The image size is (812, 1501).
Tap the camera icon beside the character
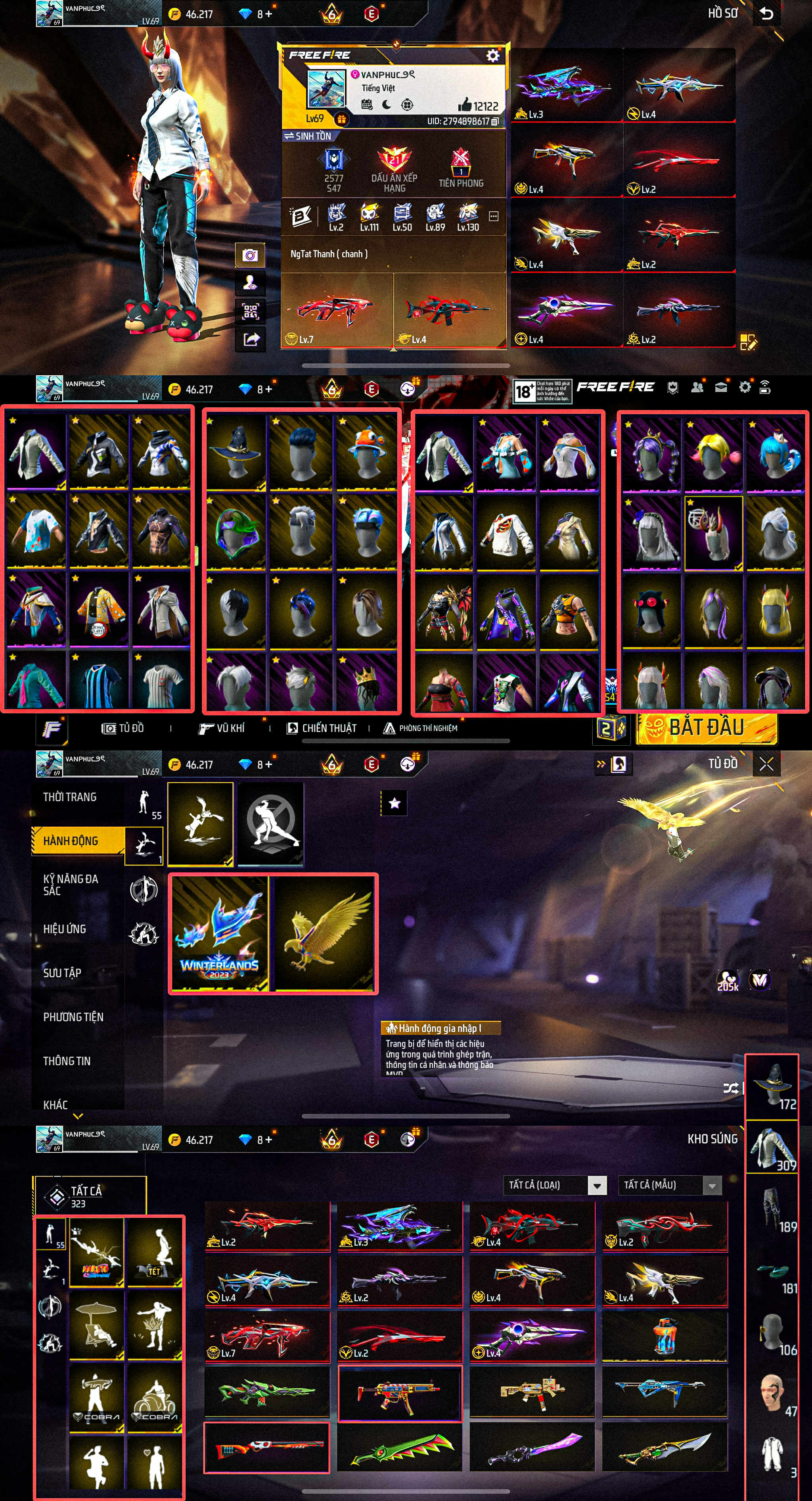pyautogui.click(x=250, y=255)
